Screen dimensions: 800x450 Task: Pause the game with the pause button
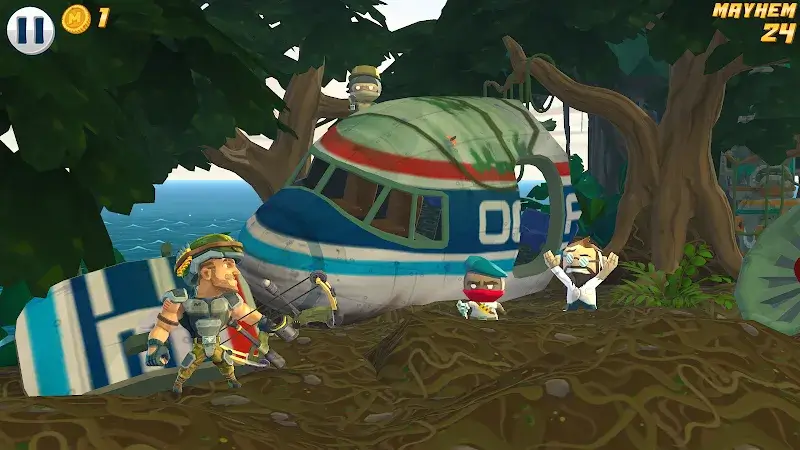pos(30,29)
